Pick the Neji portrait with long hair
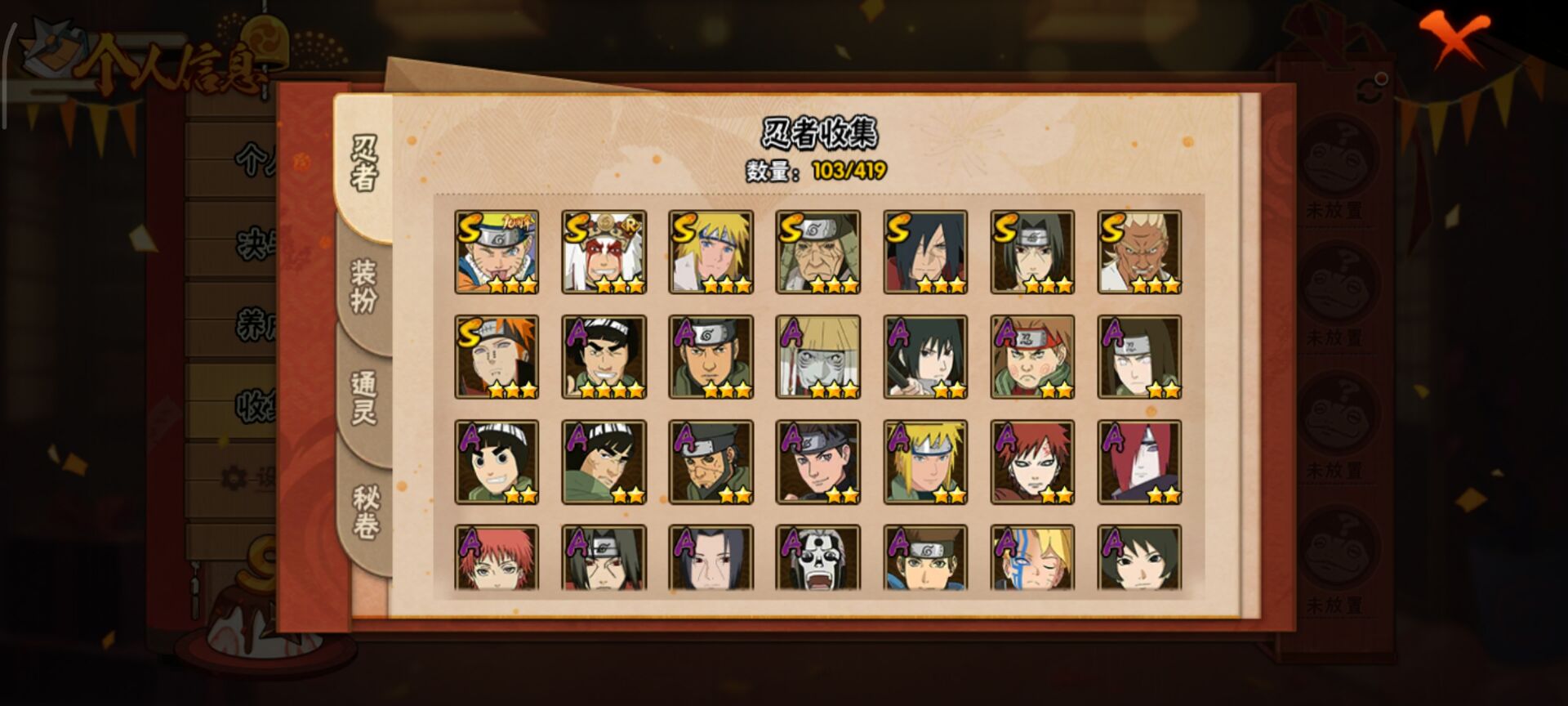Screen dimensions: 1568x706 tap(1139, 357)
